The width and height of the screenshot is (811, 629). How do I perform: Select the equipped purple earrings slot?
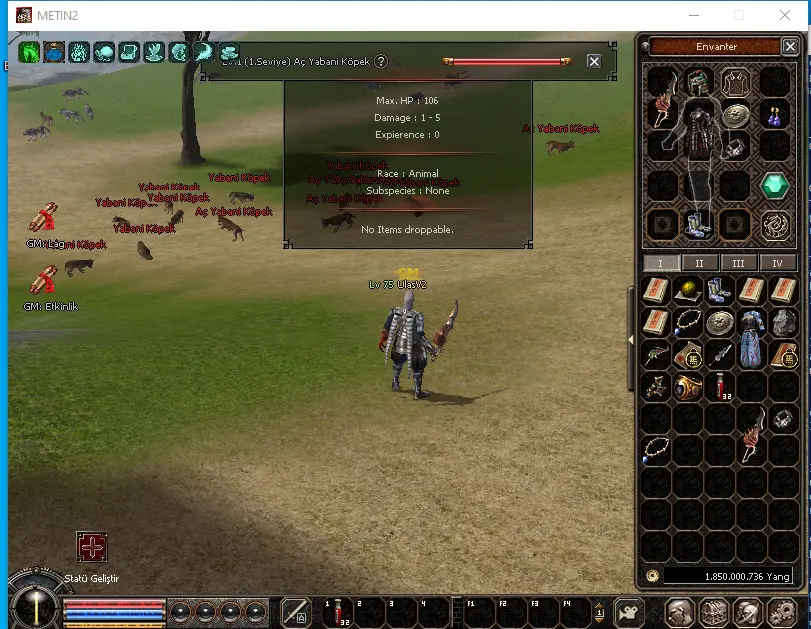(774, 116)
